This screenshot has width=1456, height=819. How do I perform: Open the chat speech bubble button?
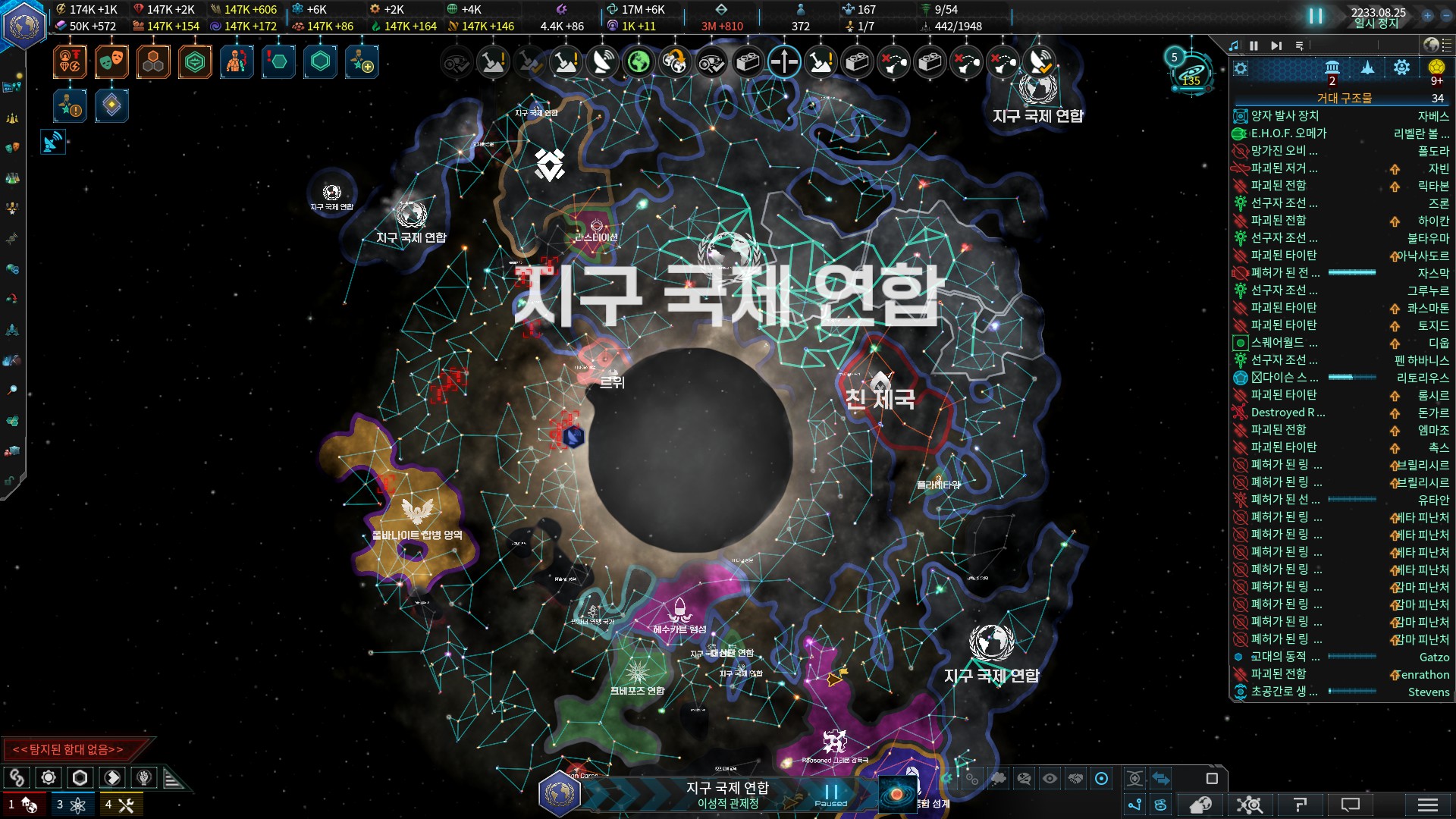click(1351, 805)
